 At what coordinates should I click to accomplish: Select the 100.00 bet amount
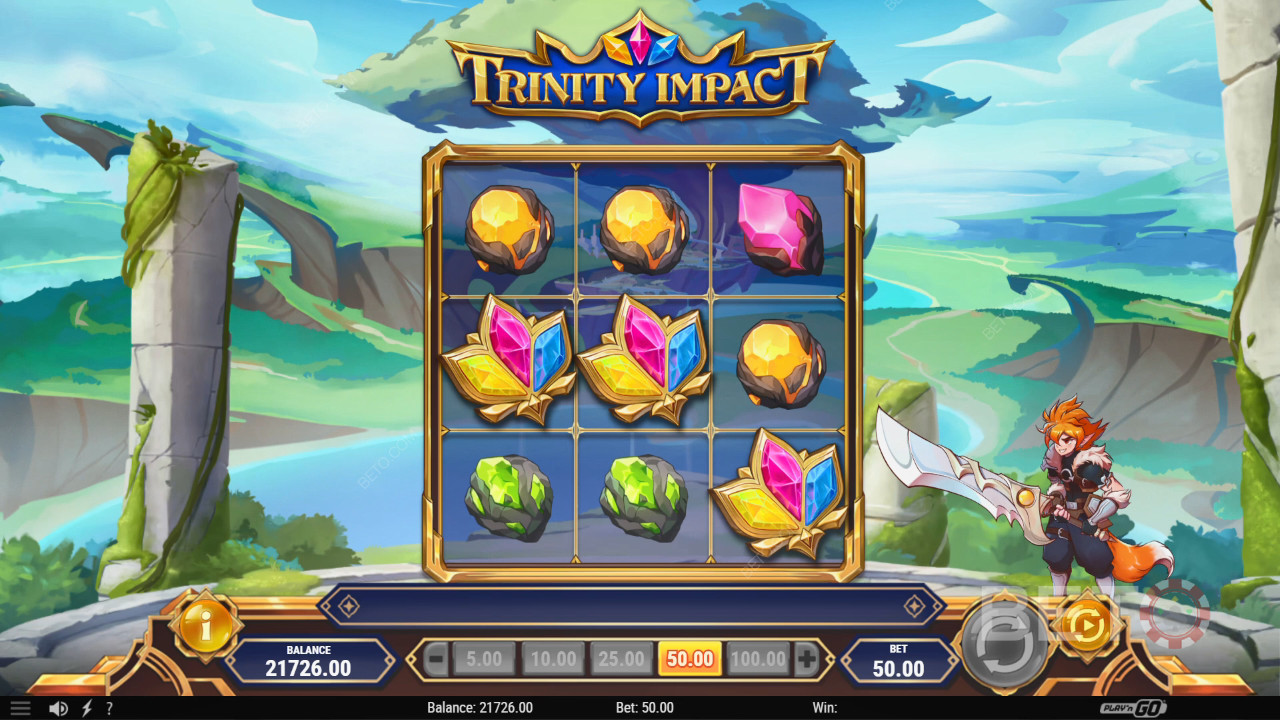click(x=758, y=659)
